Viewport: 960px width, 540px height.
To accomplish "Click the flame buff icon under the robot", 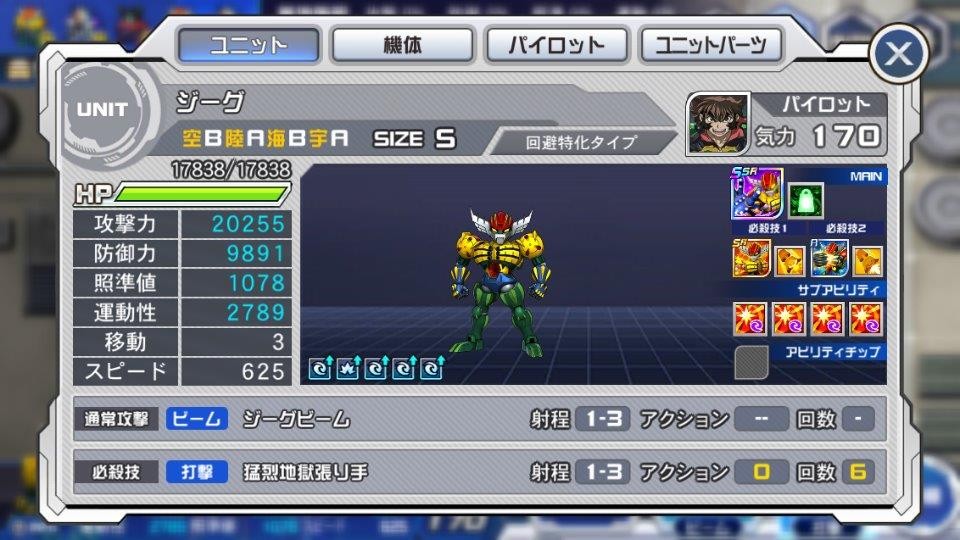I will [x=349, y=369].
